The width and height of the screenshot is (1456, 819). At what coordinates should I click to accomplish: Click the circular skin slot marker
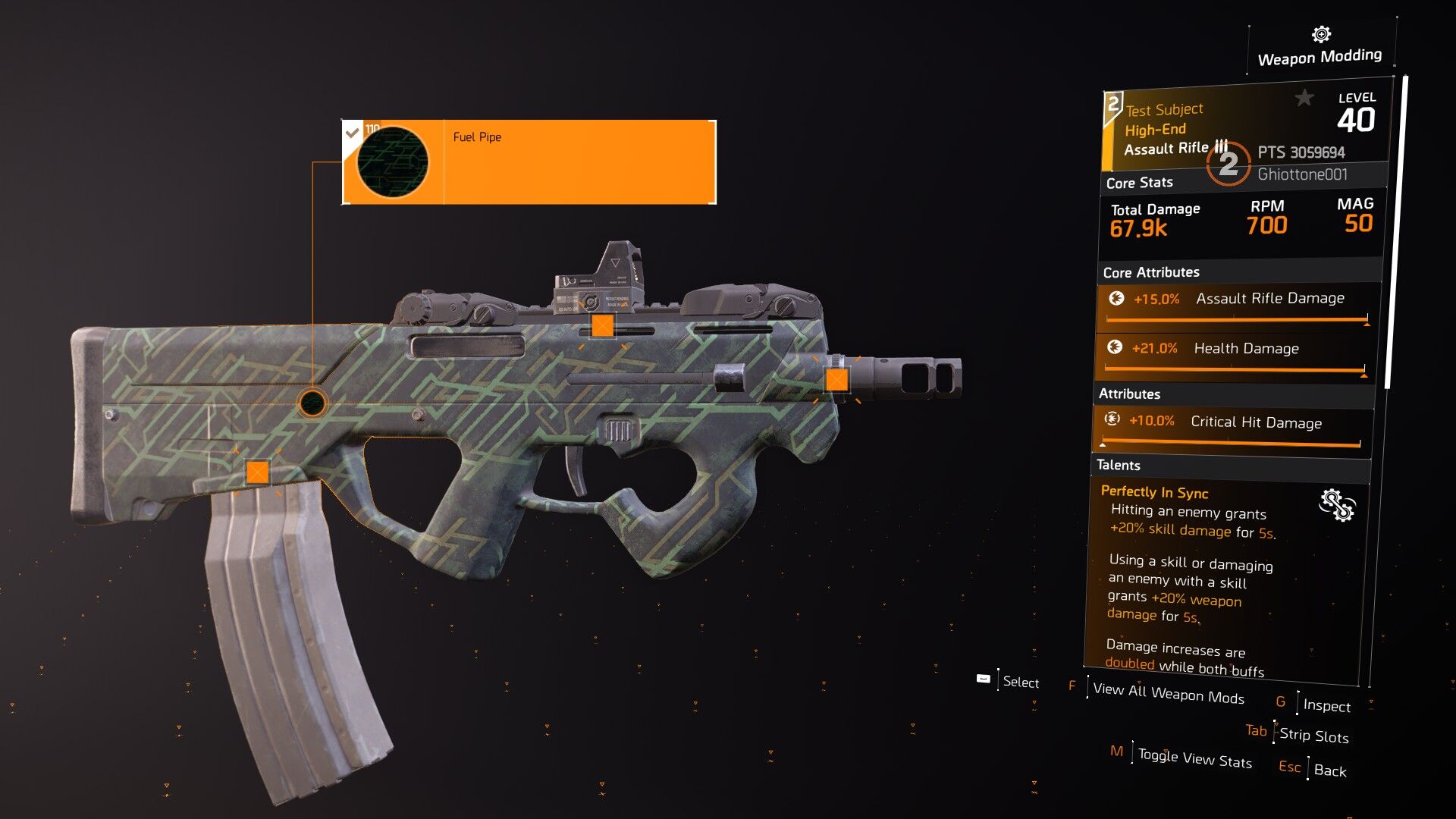coord(312,403)
